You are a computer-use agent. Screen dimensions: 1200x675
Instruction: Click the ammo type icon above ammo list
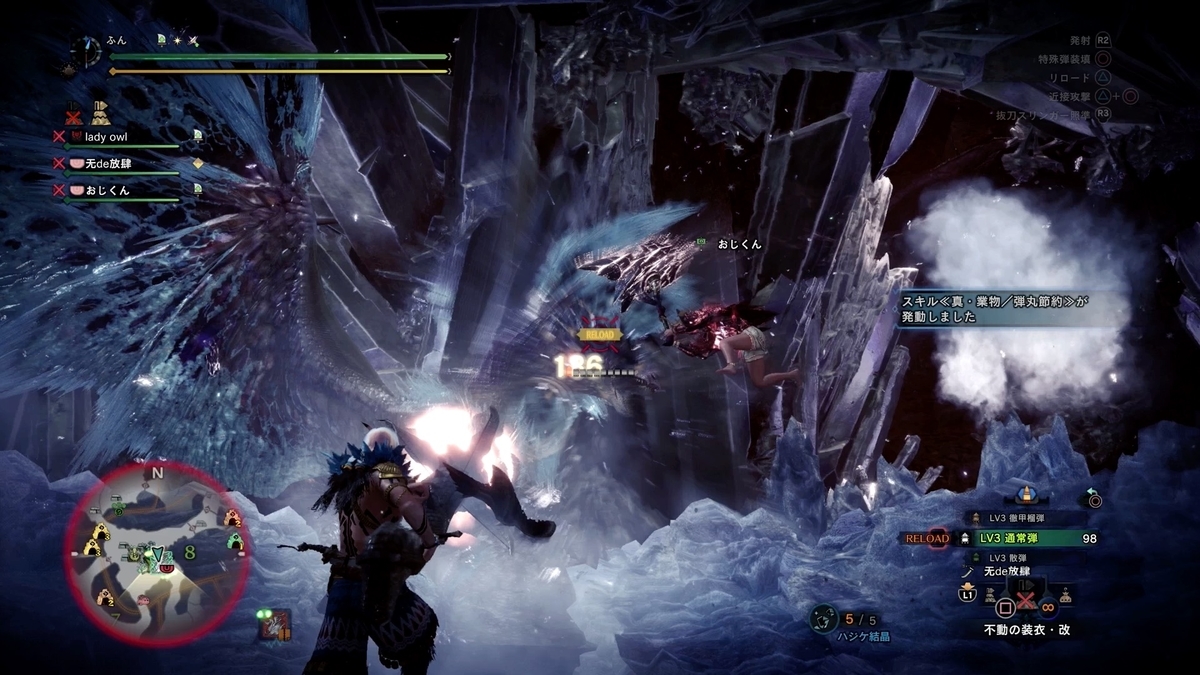click(1028, 495)
